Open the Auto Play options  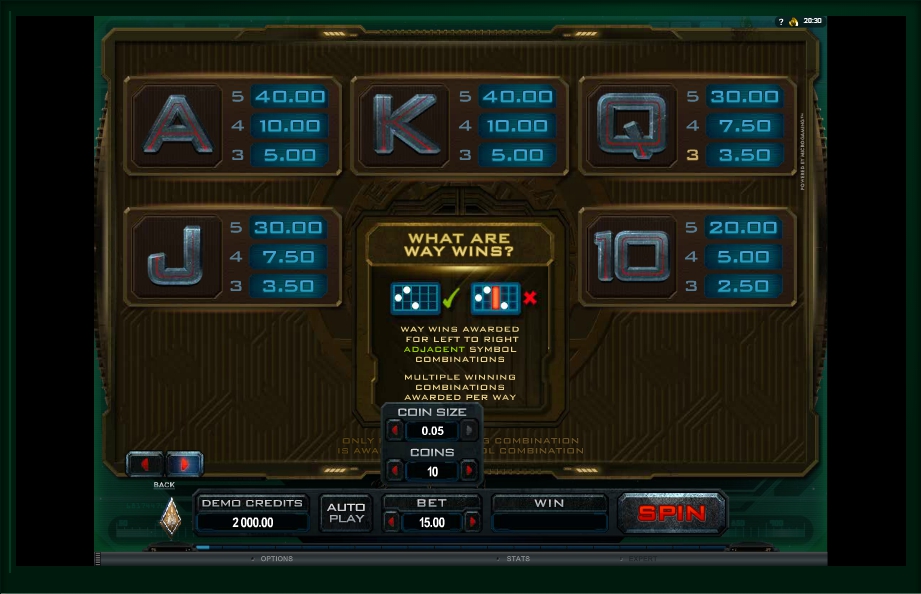click(x=346, y=513)
